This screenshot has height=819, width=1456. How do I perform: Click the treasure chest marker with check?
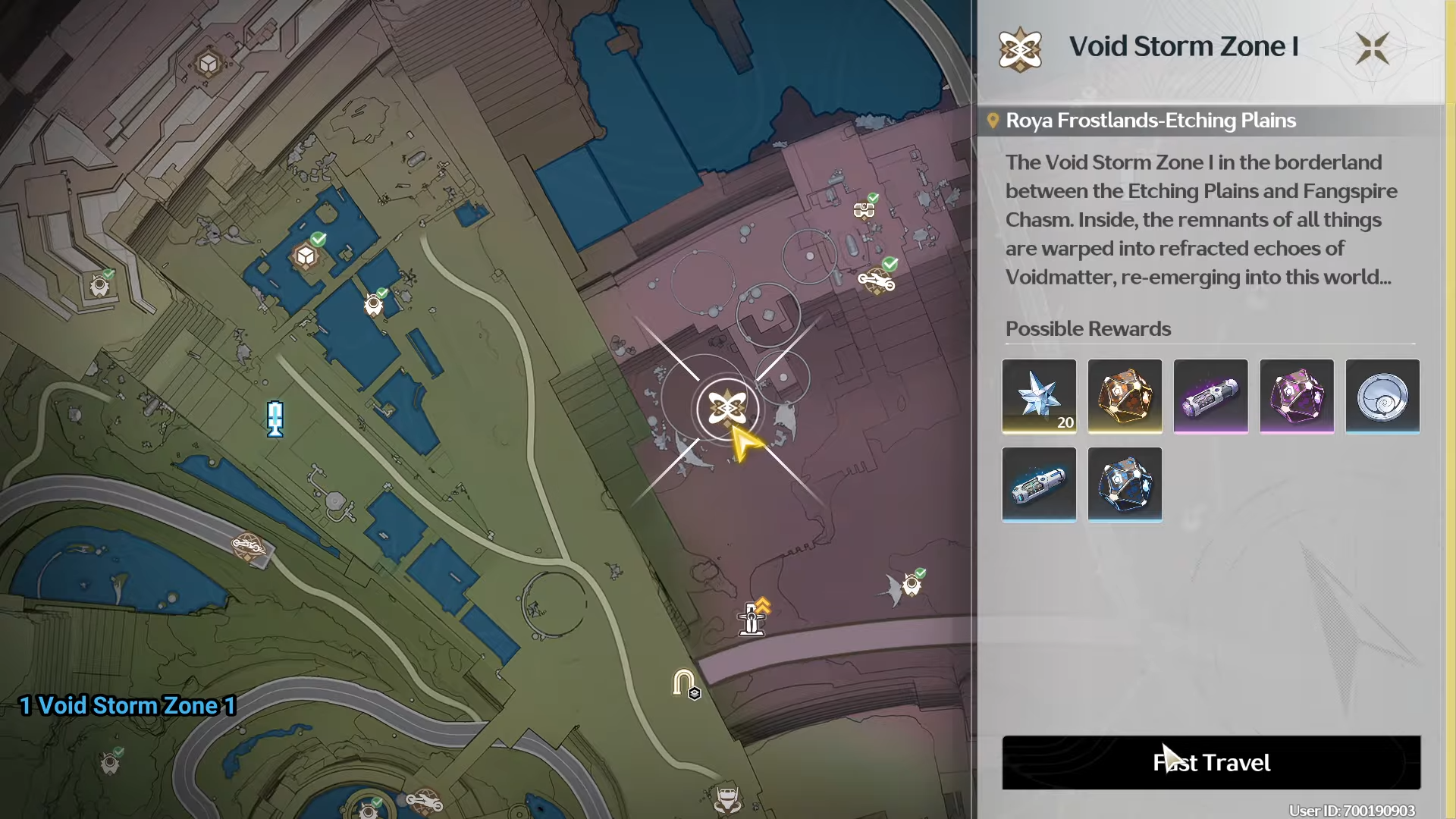[864, 209]
